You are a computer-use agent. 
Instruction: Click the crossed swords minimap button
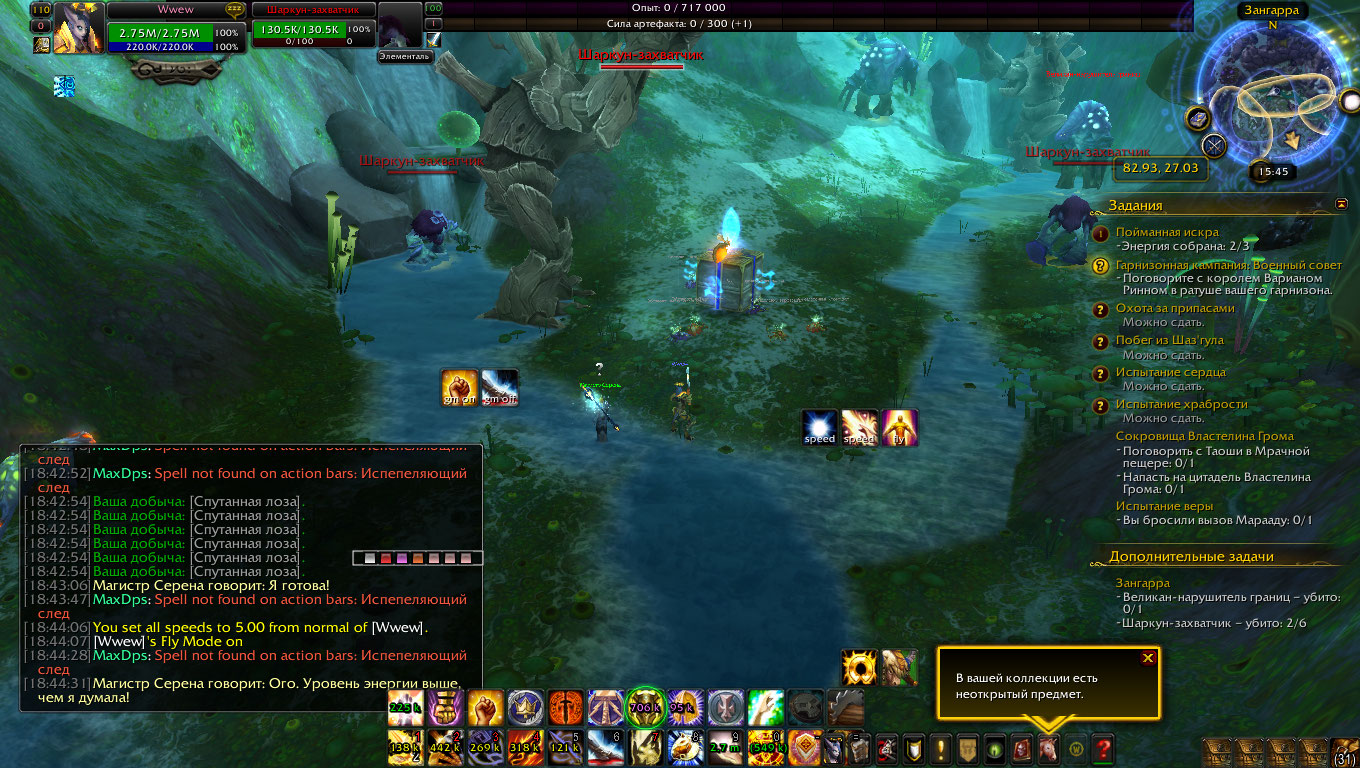(1215, 146)
